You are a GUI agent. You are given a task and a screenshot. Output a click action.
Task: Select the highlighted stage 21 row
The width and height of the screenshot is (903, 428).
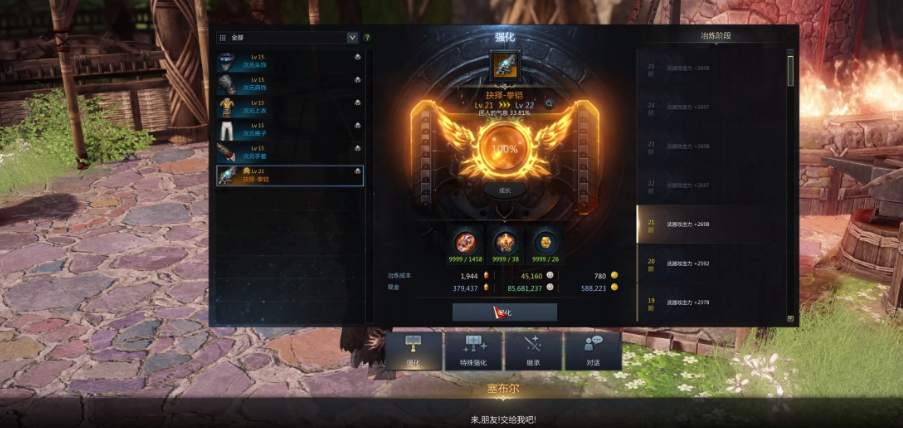[710, 225]
